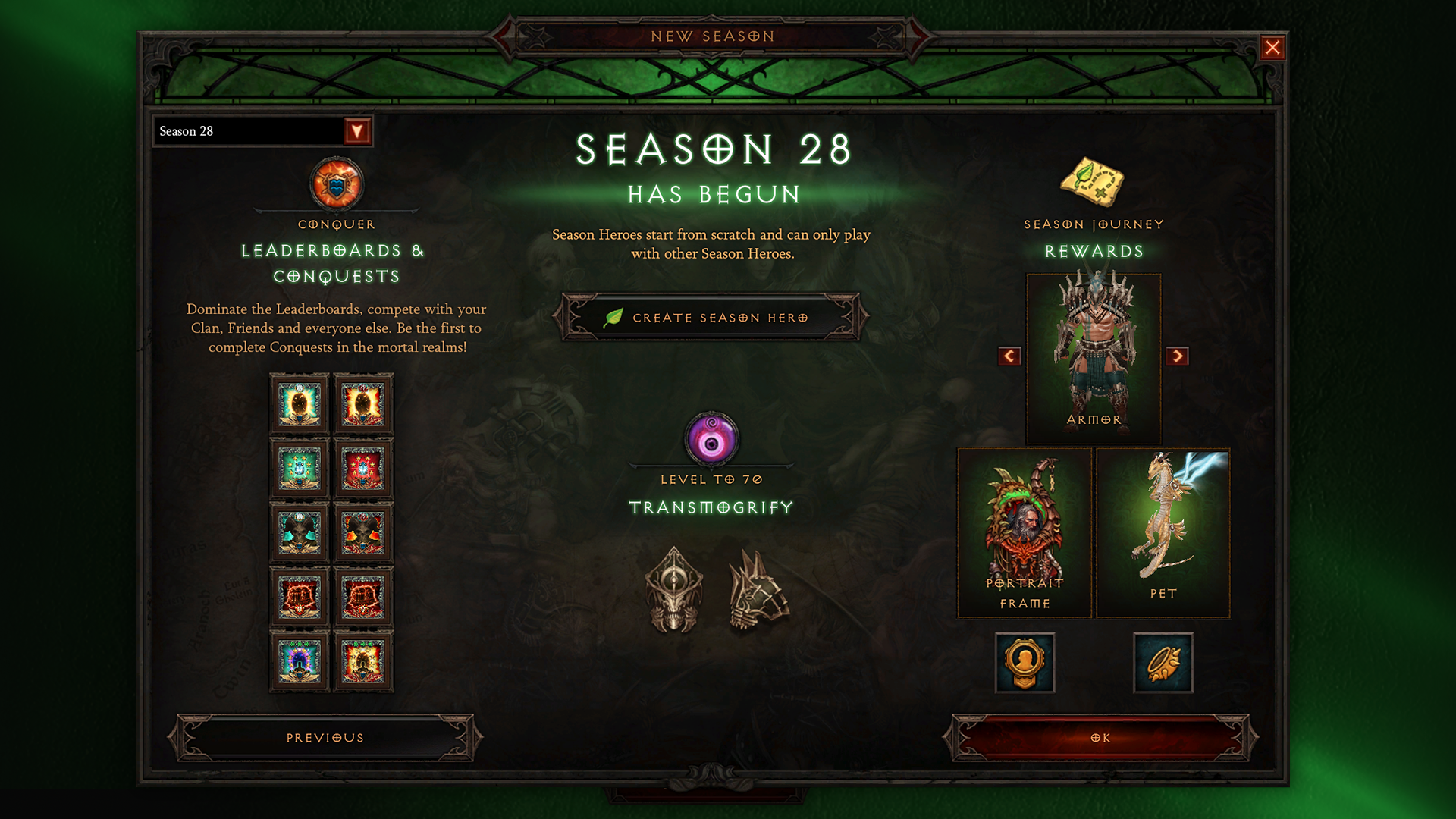Viewport: 1456px width, 819px height.
Task: Click the teal cocoon conquest achievement
Action: tap(299, 404)
